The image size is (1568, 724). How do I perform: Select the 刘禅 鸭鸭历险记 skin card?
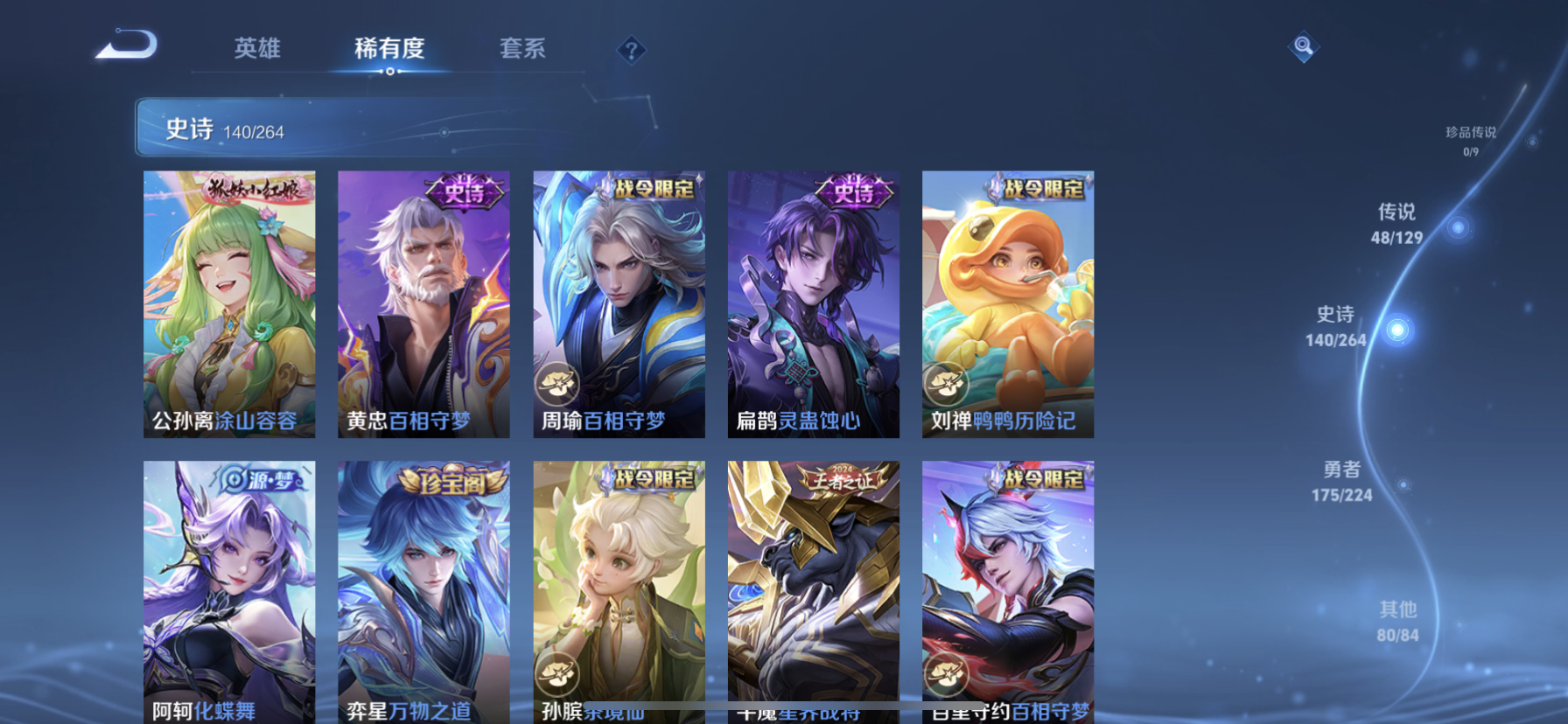tap(1007, 303)
